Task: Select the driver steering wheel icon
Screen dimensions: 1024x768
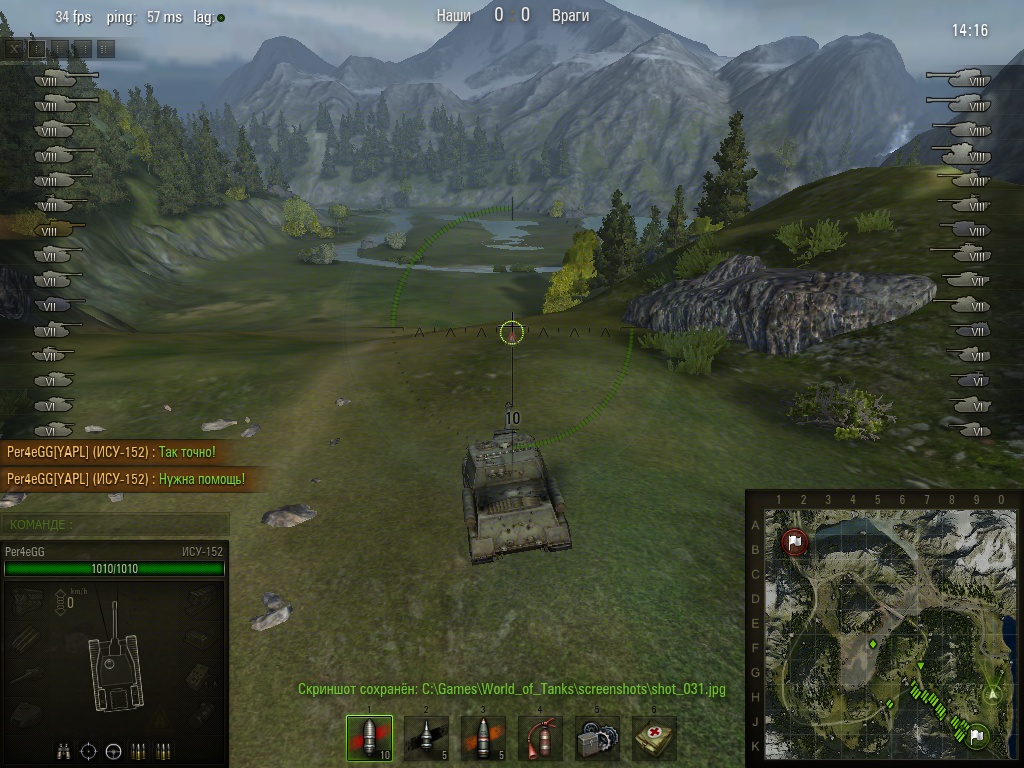Action: tap(113, 750)
